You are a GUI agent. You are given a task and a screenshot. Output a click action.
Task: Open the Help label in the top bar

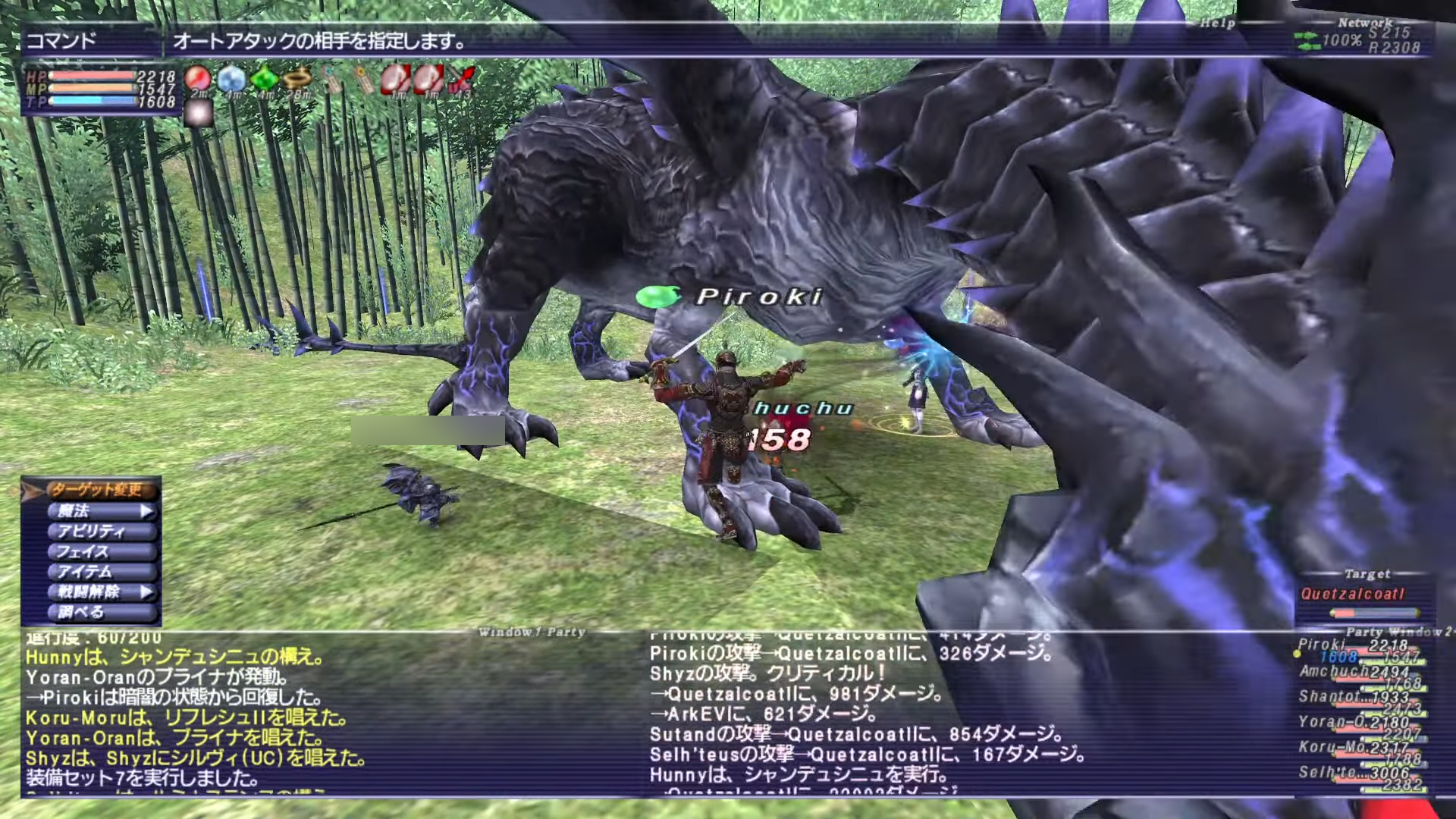[1217, 24]
